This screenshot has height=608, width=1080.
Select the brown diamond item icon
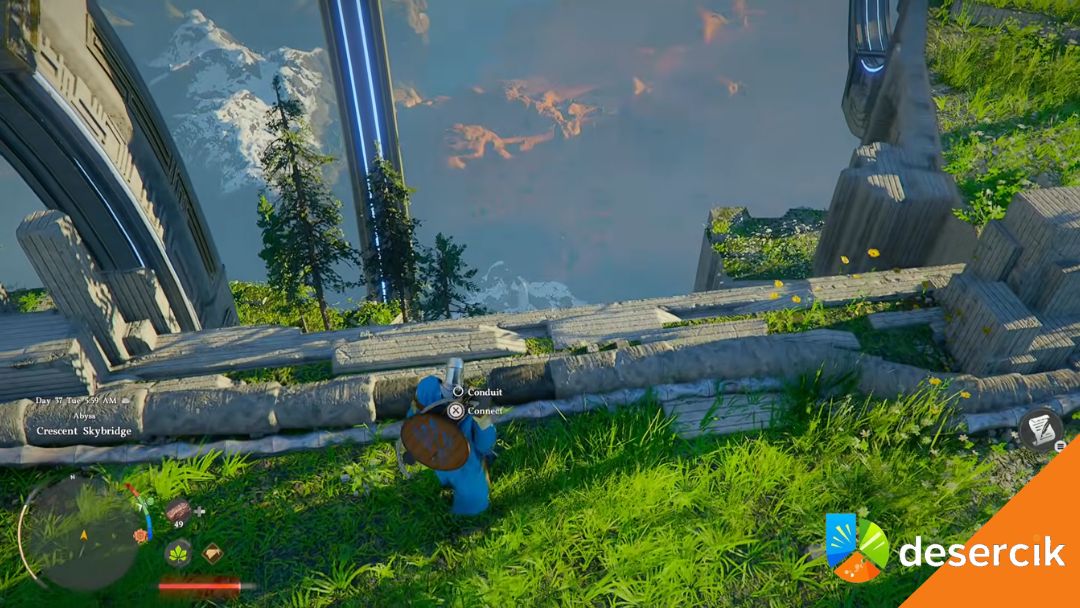(x=213, y=552)
